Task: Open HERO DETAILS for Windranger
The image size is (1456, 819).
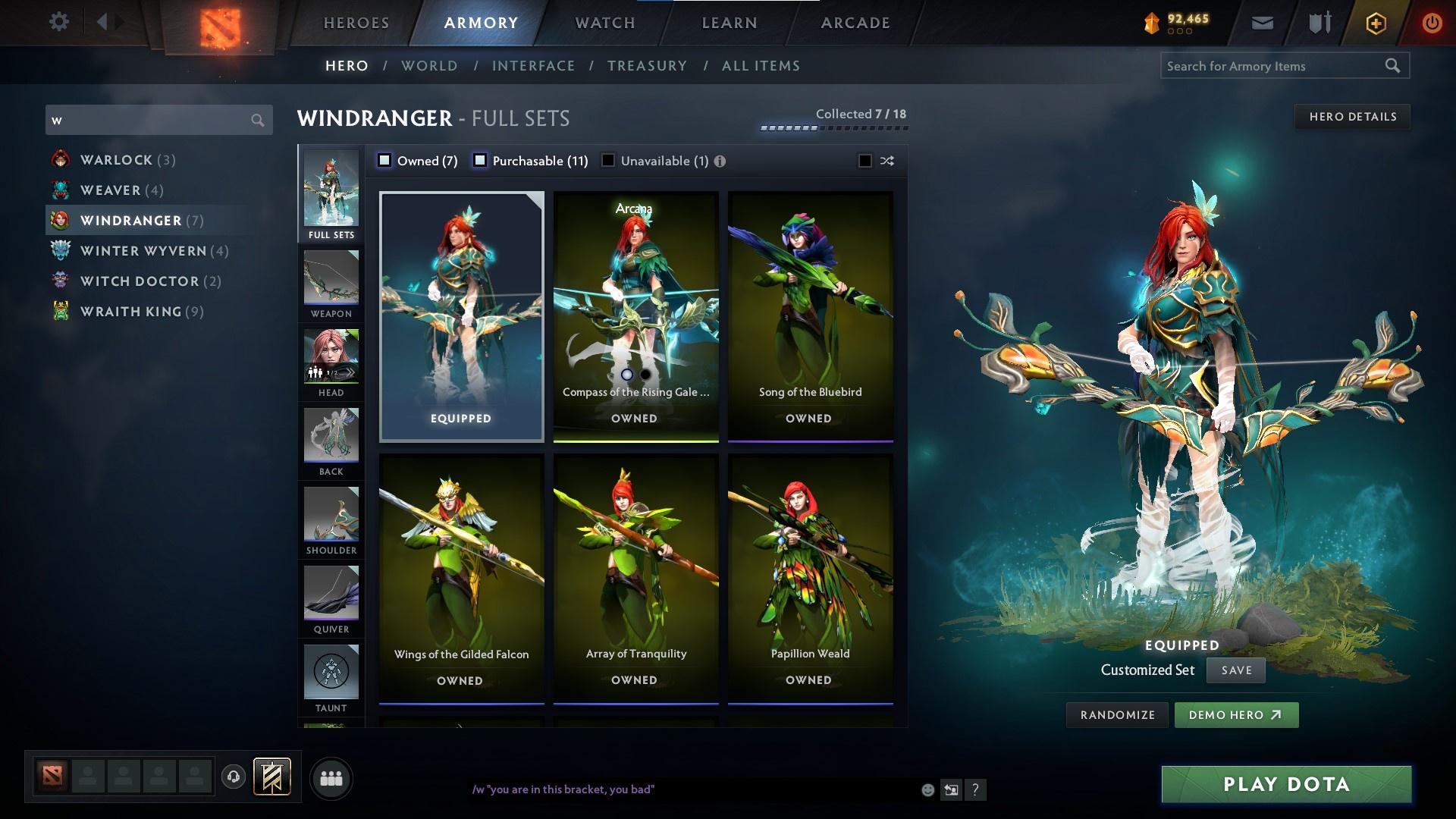Action: (1352, 116)
